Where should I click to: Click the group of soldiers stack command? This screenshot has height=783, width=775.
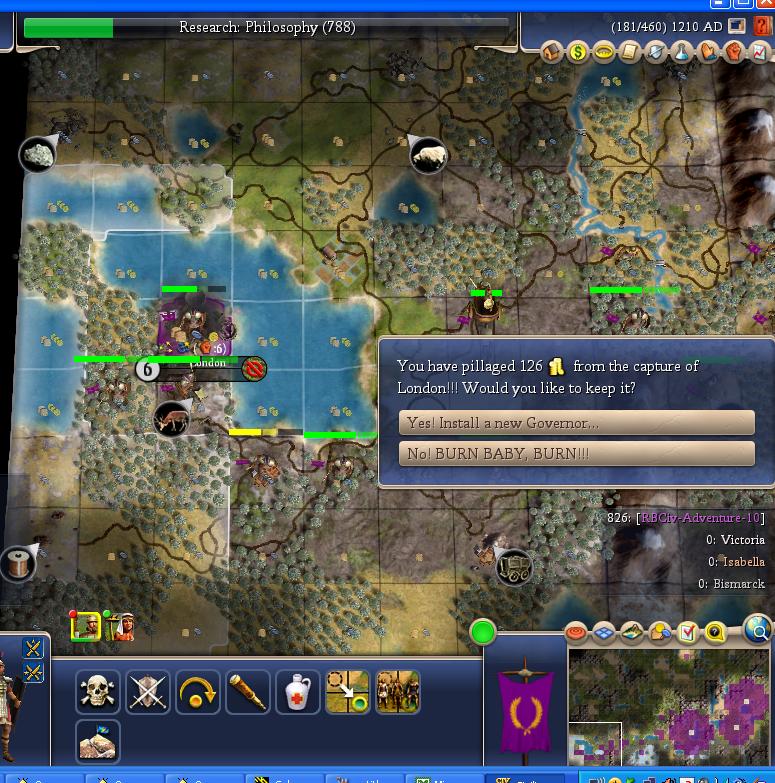[x=398, y=691]
